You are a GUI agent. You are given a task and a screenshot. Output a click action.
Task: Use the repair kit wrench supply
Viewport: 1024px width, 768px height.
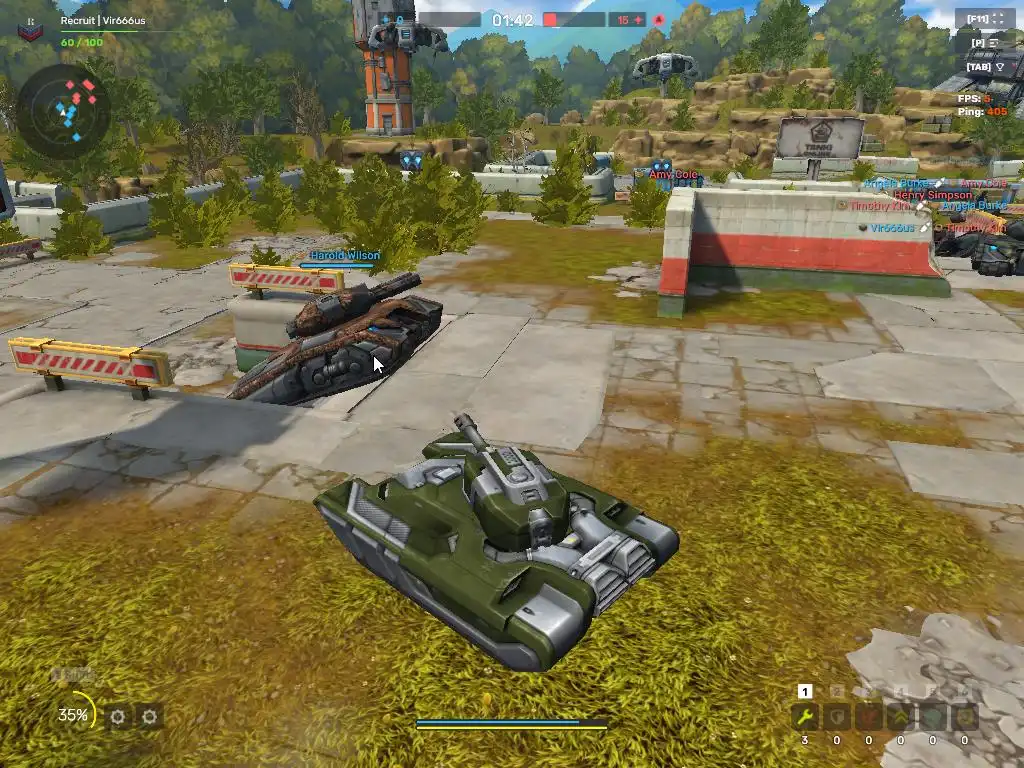(805, 716)
